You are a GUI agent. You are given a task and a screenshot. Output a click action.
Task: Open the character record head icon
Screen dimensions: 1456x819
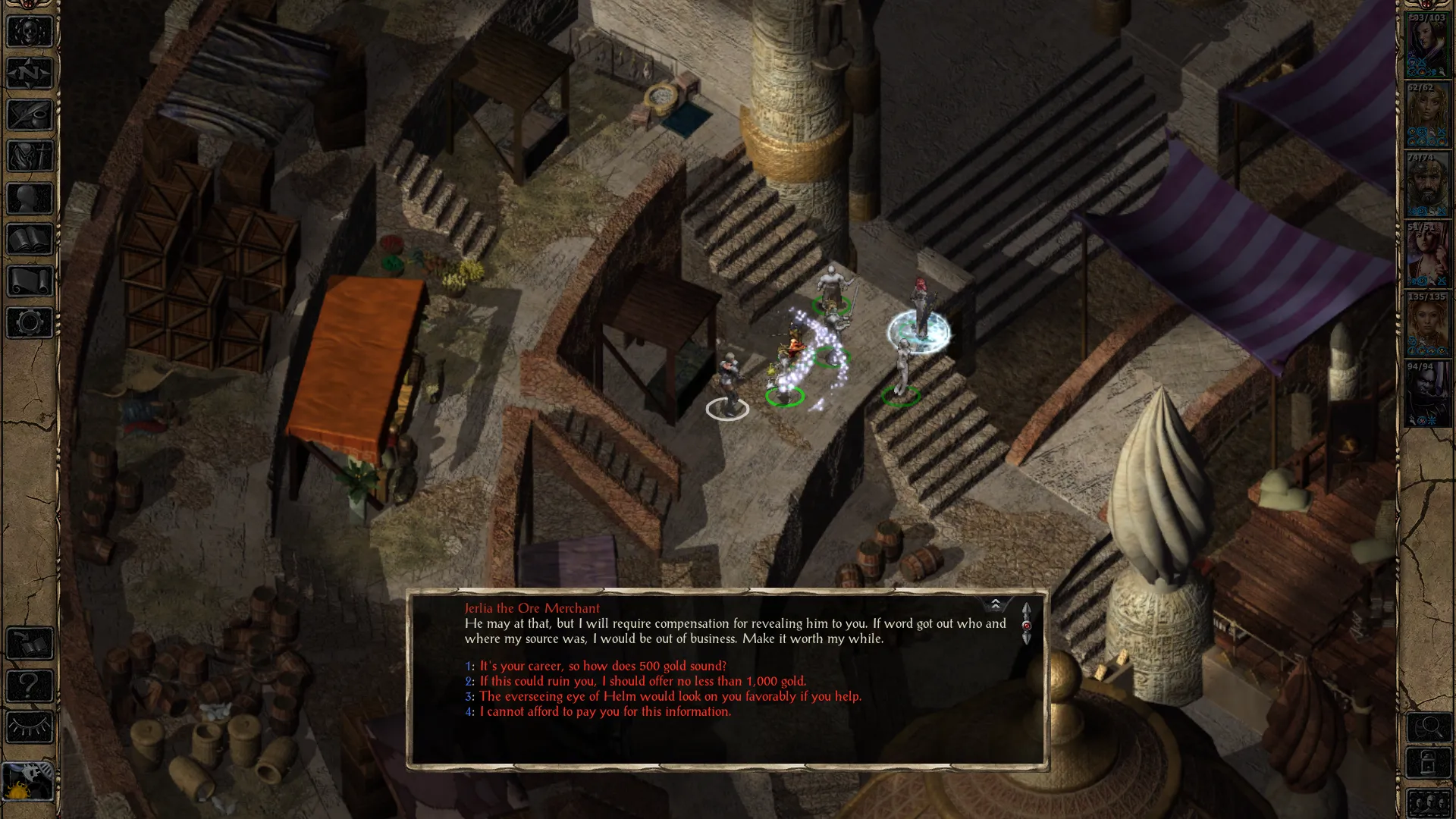[x=30, y=199]
